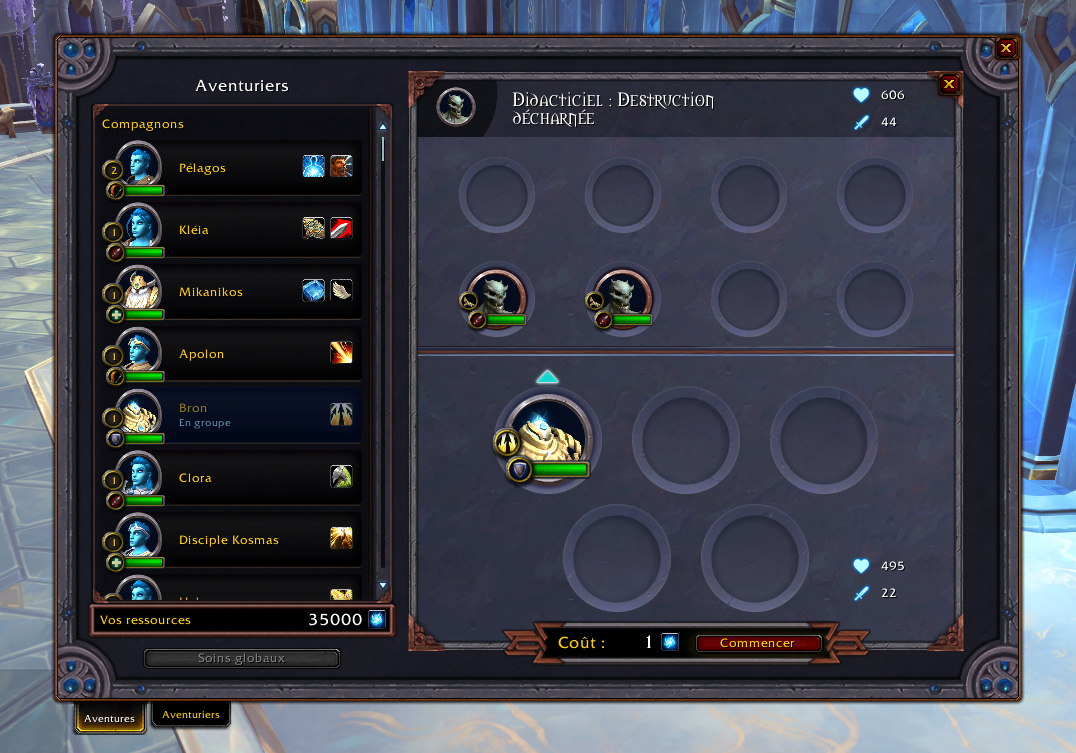This screenshot has height=753, width=1076.
Task: Click the Bron row marked En groupe
Action: click(x=230, y=415)
